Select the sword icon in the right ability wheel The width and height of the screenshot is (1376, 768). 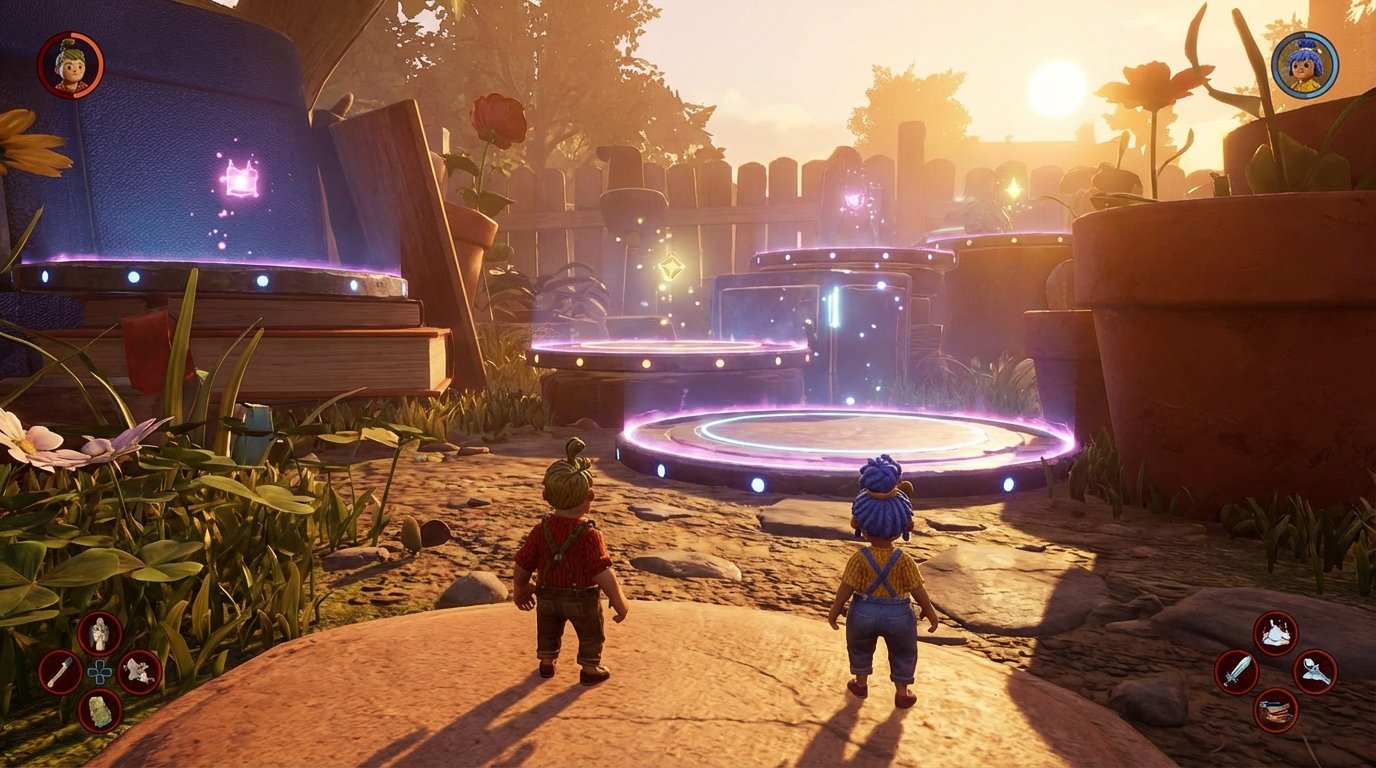point(1236,670)
